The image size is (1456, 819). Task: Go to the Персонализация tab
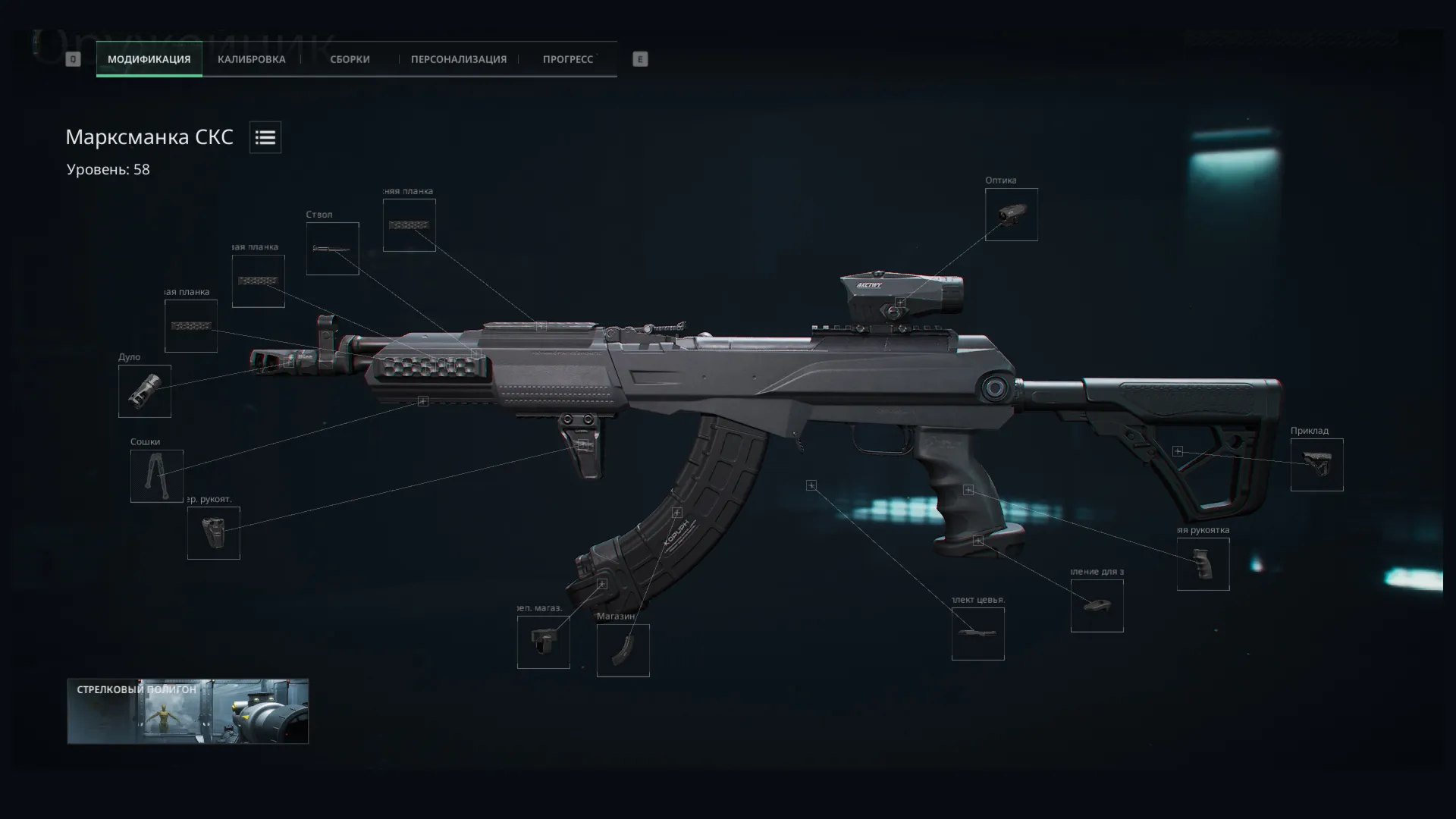(x=458, y=59)
